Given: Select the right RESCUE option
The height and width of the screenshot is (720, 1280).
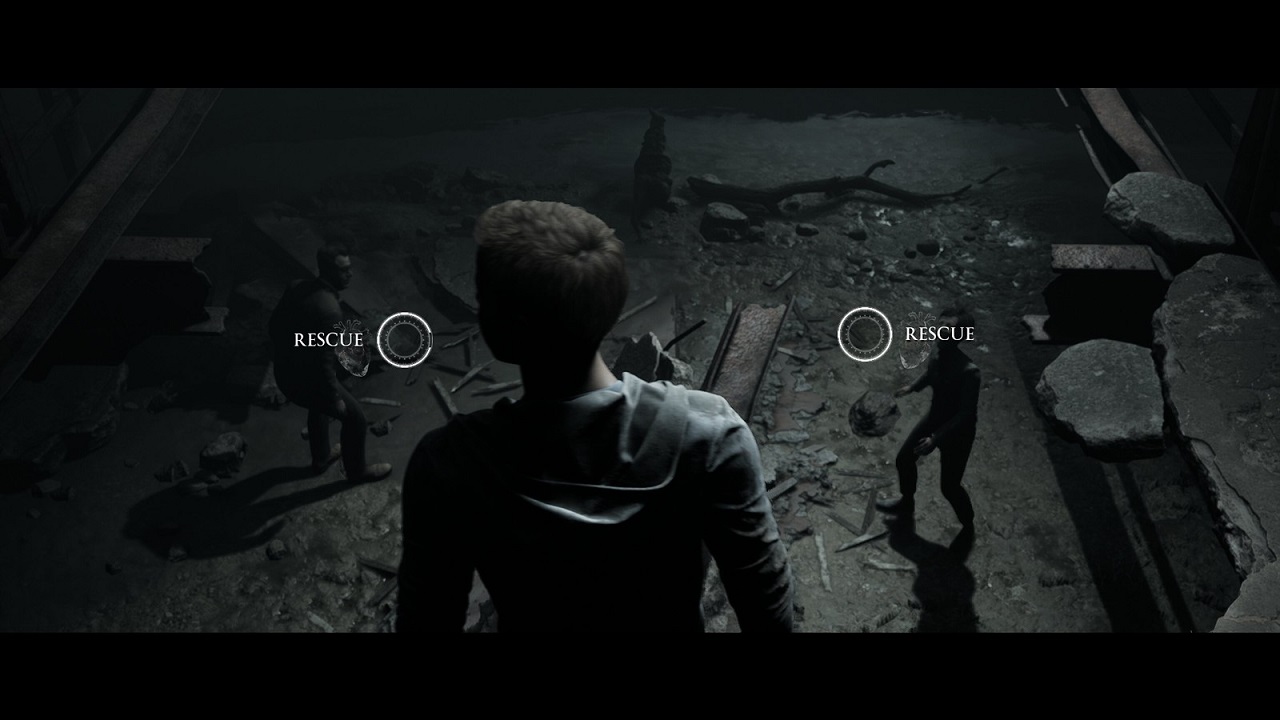Looking at the screenshot, I should [x=864, y=333].
